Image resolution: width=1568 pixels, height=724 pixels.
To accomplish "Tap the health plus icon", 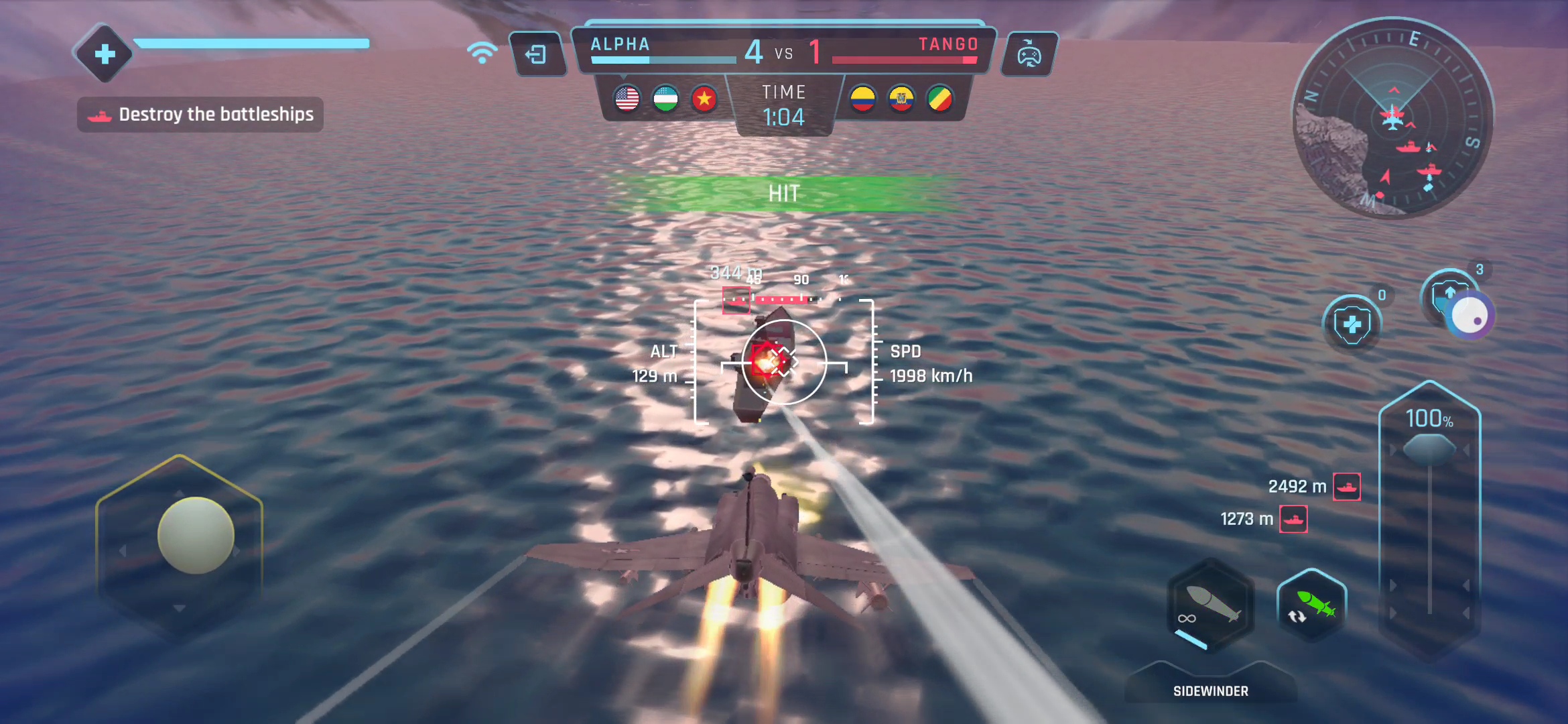I will click(x=105, y=54).
